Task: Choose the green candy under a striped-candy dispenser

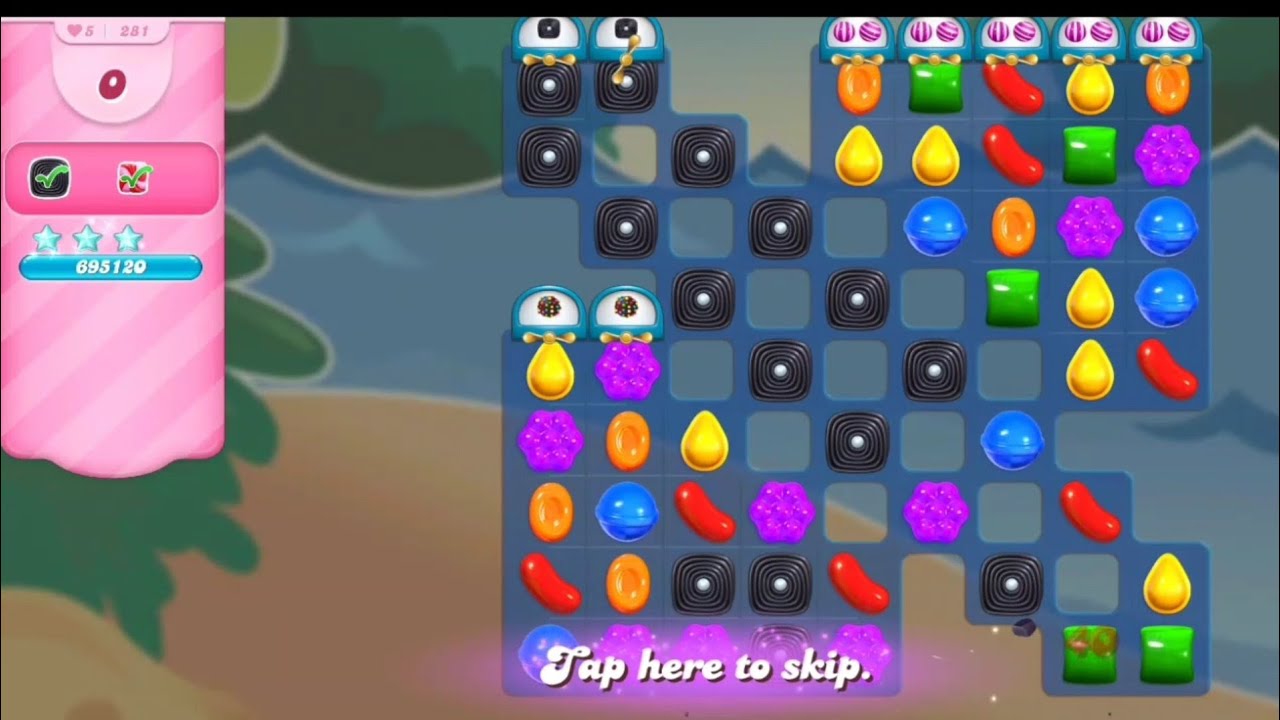Action: [935, 88]
